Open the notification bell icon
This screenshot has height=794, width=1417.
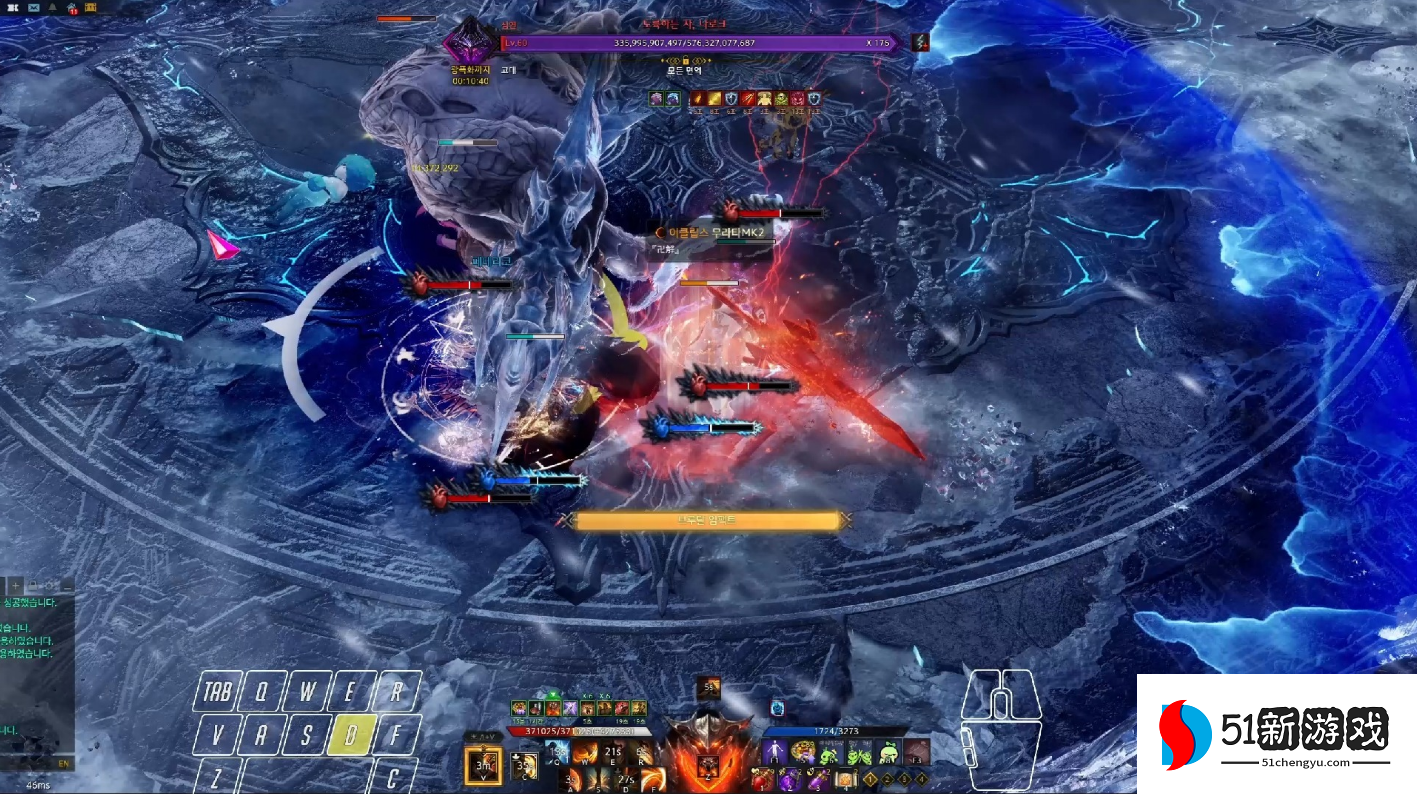(x=53, y=8)
